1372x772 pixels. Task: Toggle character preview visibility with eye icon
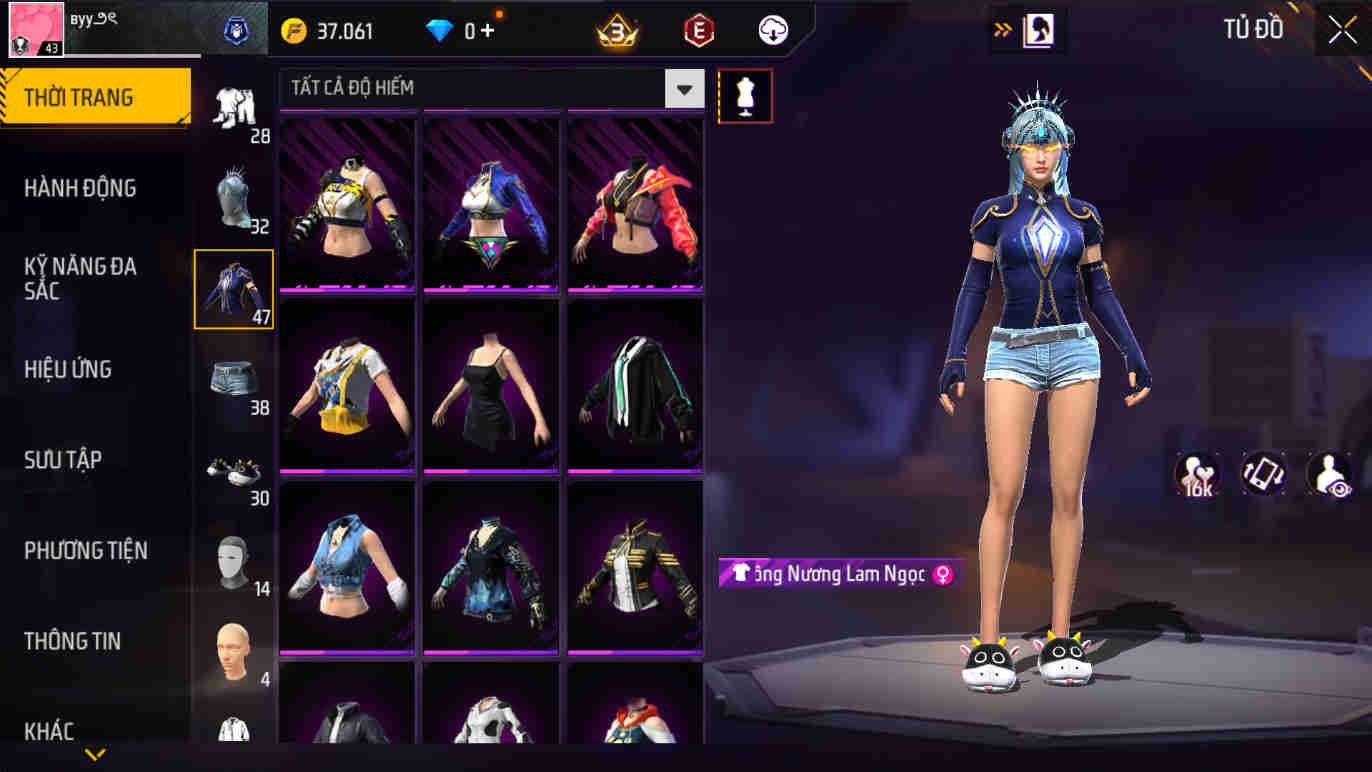[x=1330, y=474]
